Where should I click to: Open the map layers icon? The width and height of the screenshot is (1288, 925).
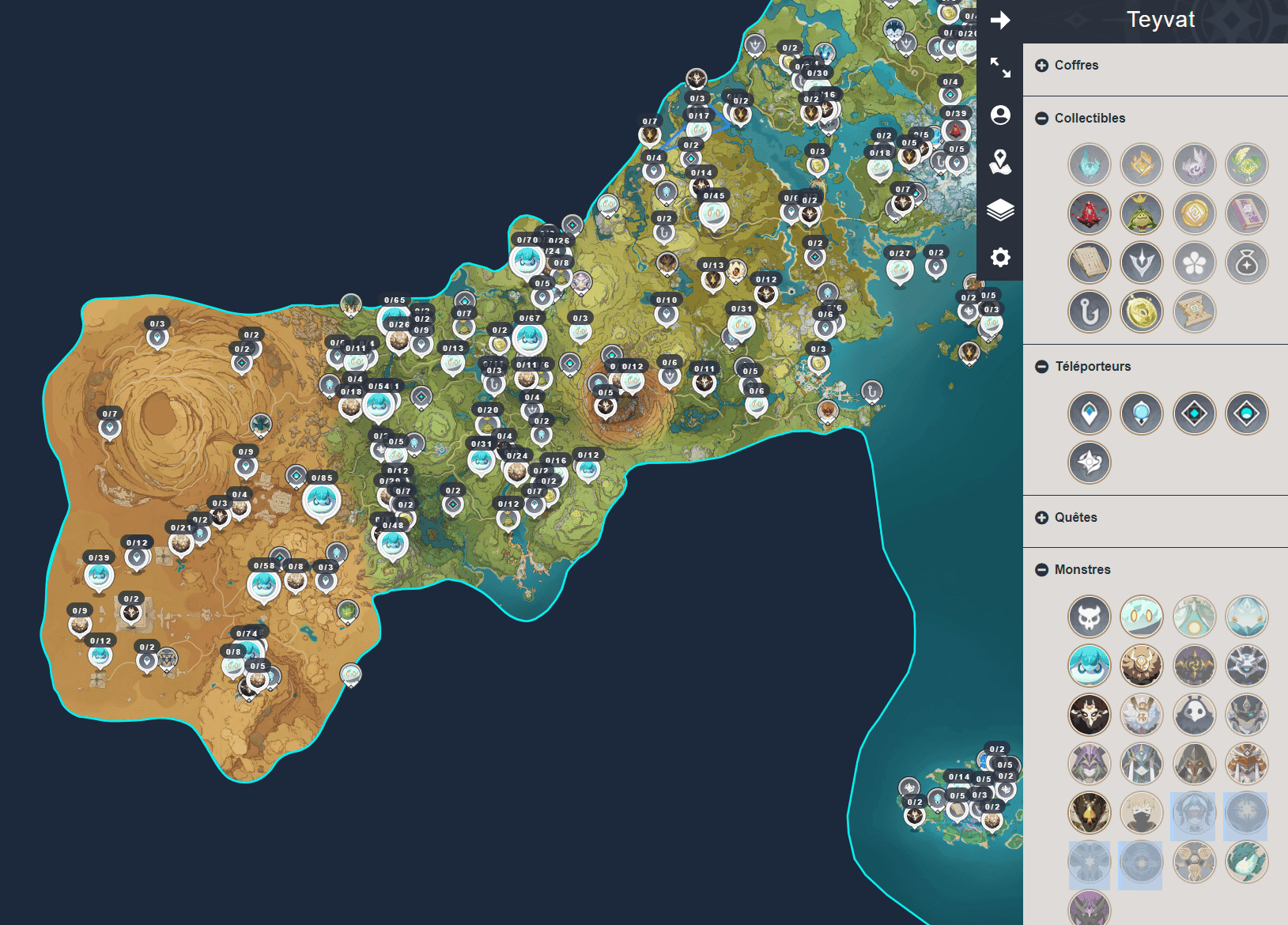pyautogui.click(x=1000, y=210)
